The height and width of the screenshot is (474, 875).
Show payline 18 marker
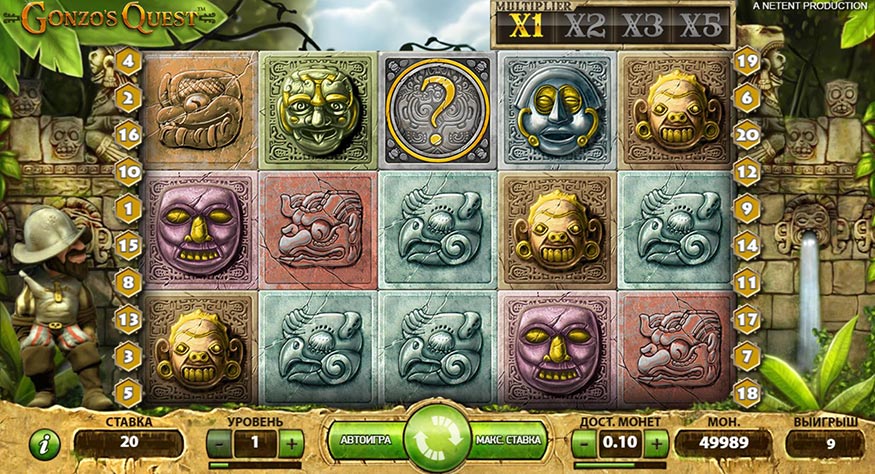[x=746, y=392]
